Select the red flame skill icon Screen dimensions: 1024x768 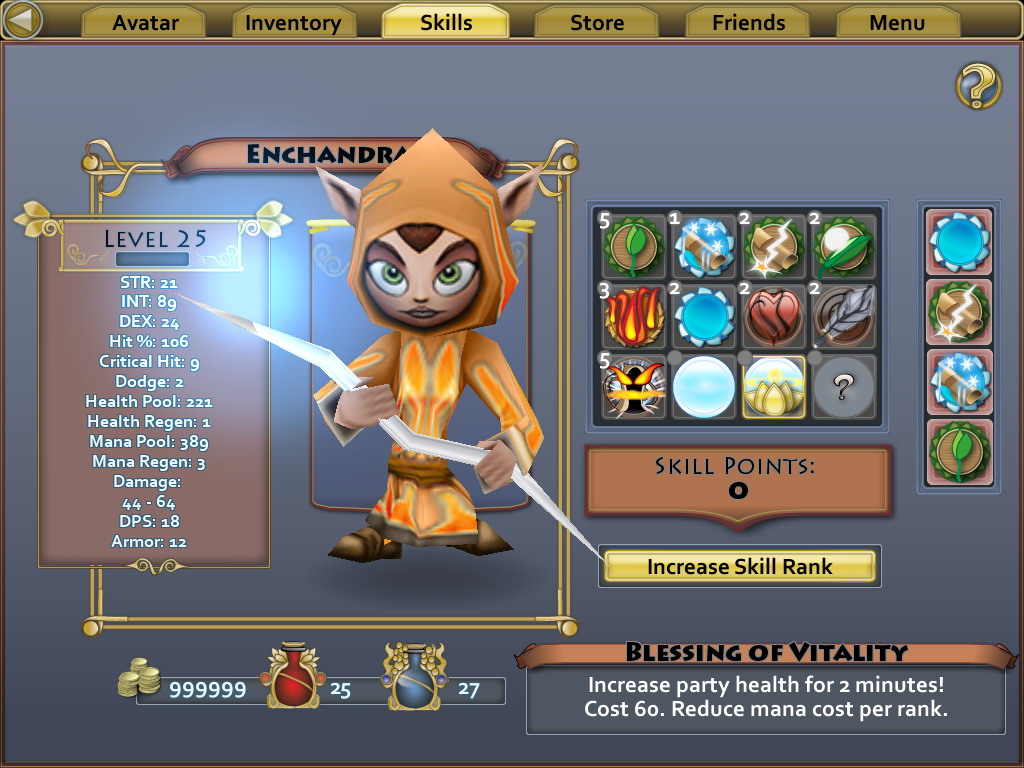pyautogui.click(x=634, y=316)
